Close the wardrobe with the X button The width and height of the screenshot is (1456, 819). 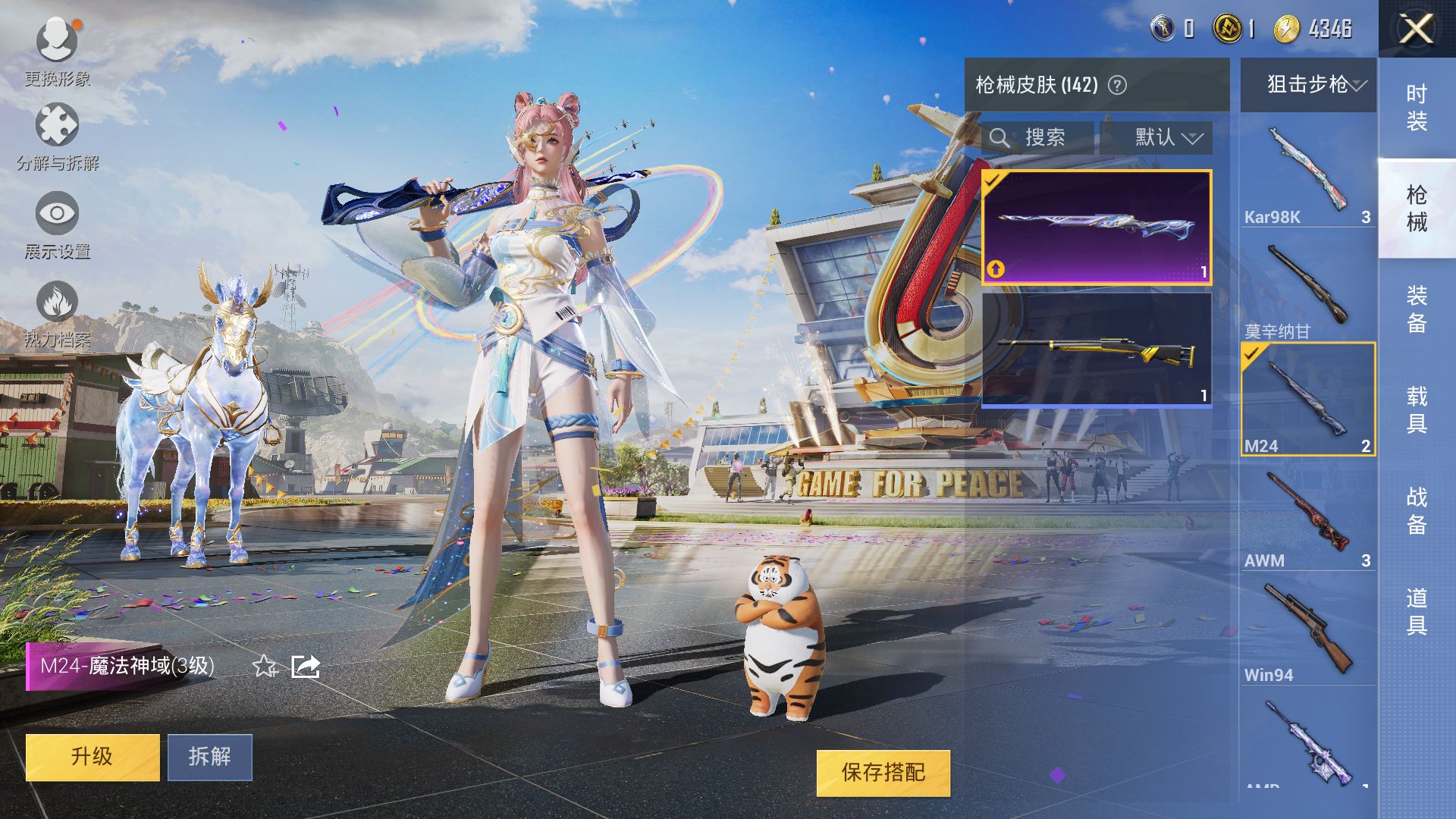click(x=1415, y=30)
